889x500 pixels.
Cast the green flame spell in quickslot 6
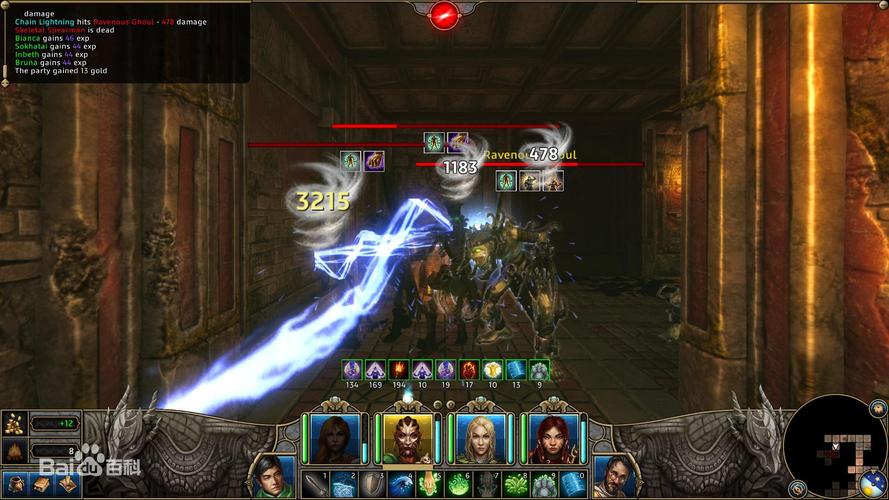(458, 484)
